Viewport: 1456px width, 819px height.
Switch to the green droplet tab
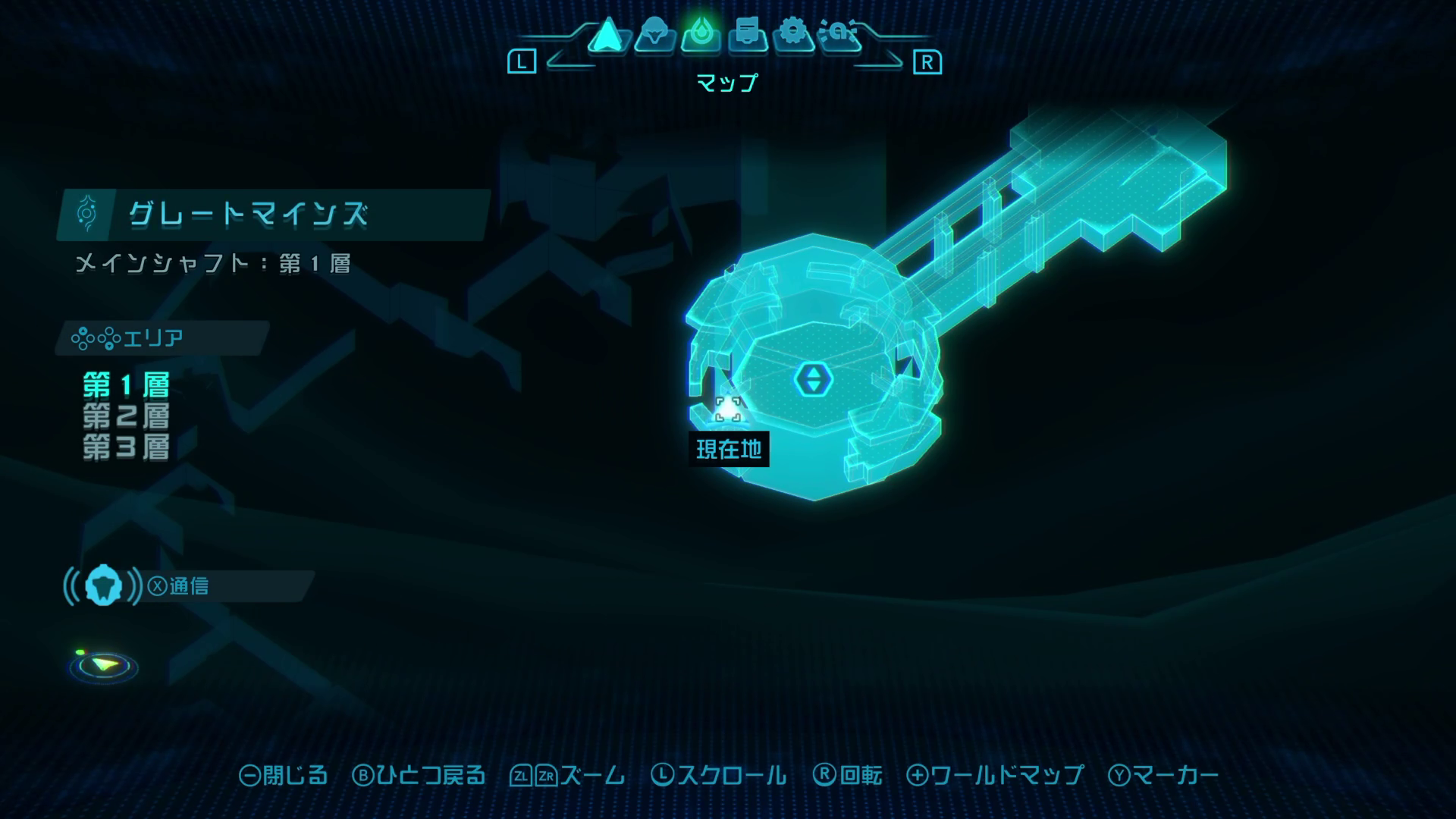coord(701,35)
